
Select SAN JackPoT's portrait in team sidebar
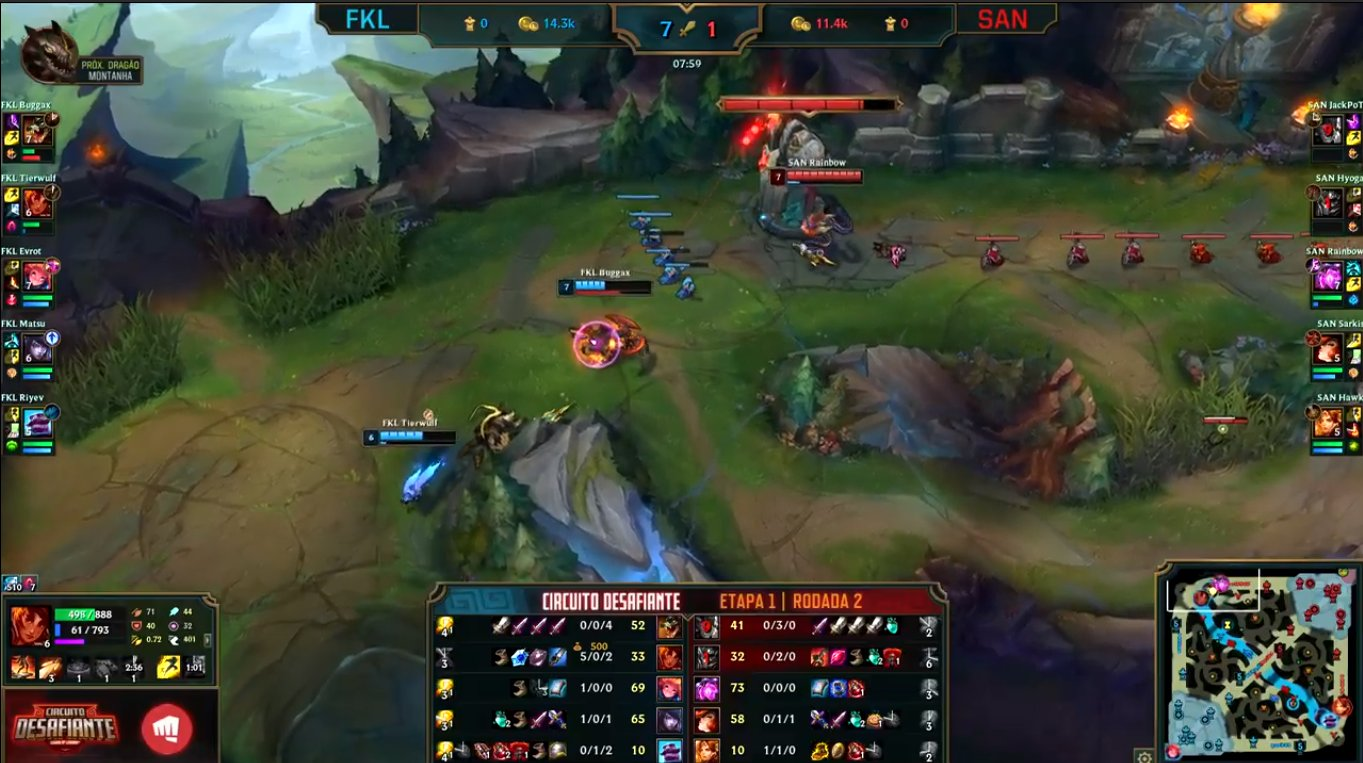(1327, 130)
